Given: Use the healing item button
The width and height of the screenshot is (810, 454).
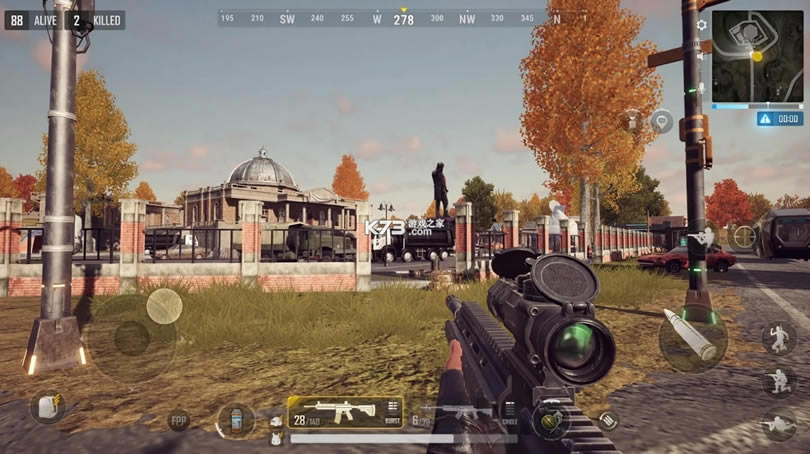Looking at the screenshot, I should tap(236, 420).
